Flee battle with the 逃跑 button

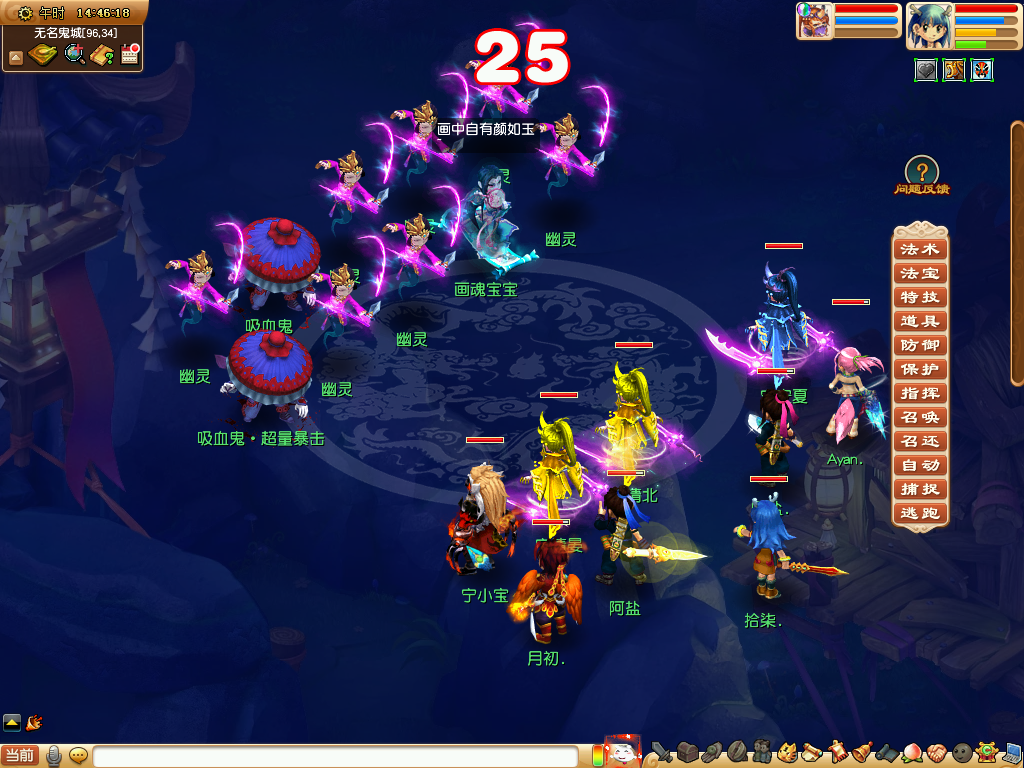pyautogui.click(x=918, y=513)
